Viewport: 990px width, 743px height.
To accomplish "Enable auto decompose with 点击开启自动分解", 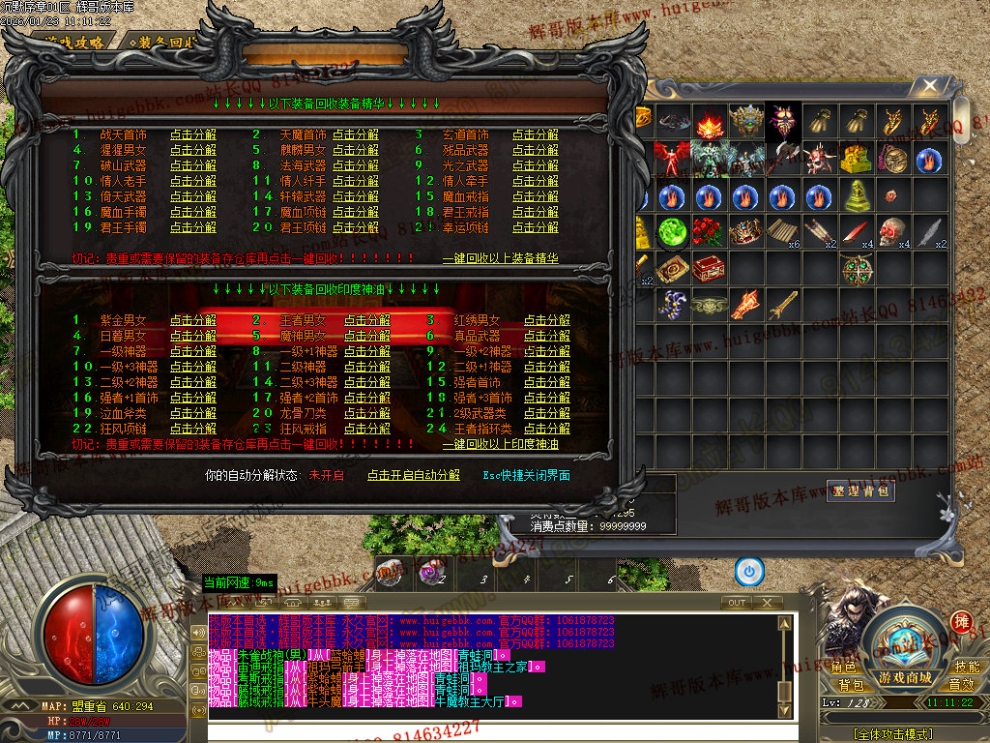I will (413, 476).
